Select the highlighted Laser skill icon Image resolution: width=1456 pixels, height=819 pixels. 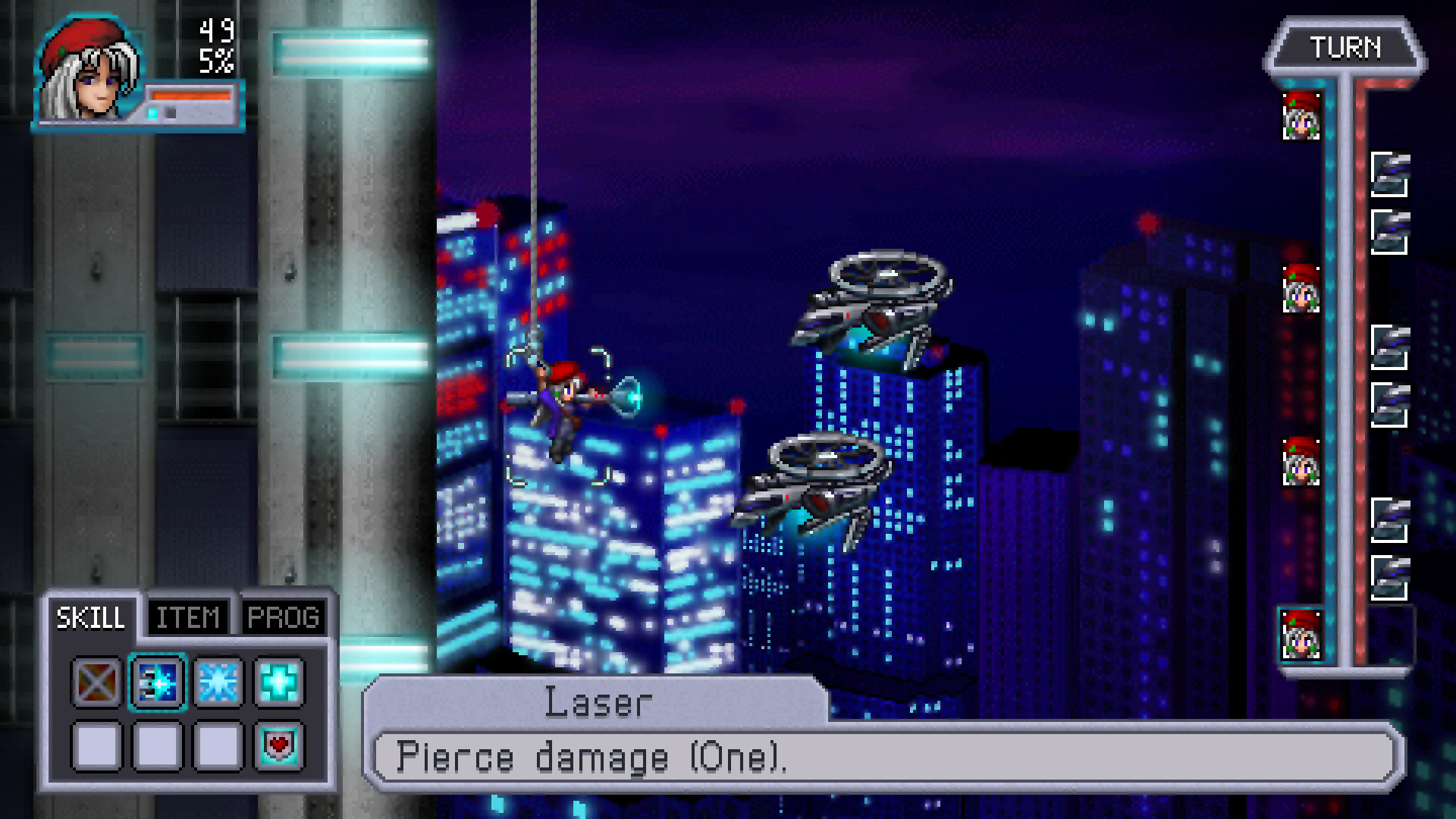click(x=157, y=683)
